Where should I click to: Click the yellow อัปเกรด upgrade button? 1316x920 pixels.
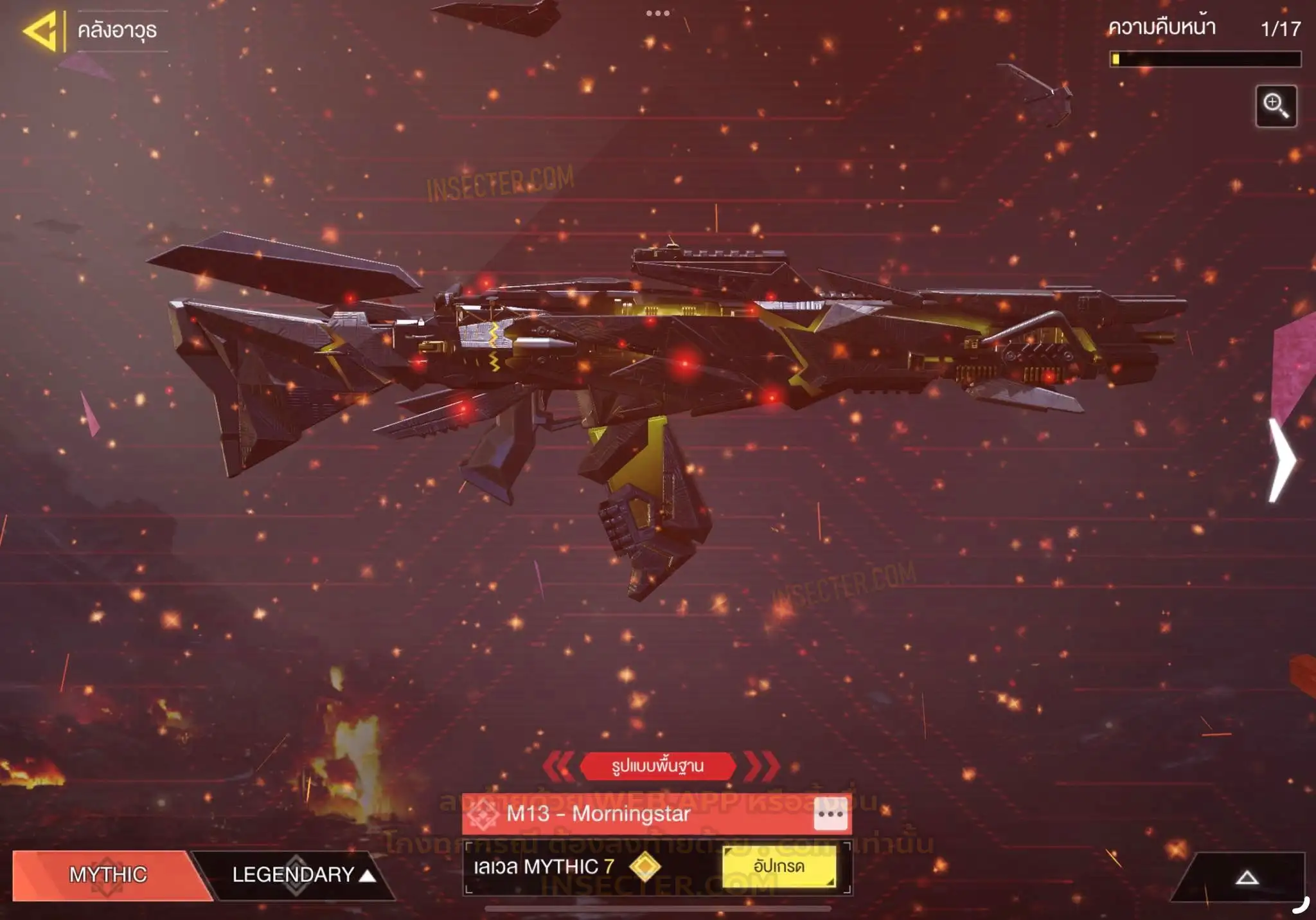coord(779,867)
